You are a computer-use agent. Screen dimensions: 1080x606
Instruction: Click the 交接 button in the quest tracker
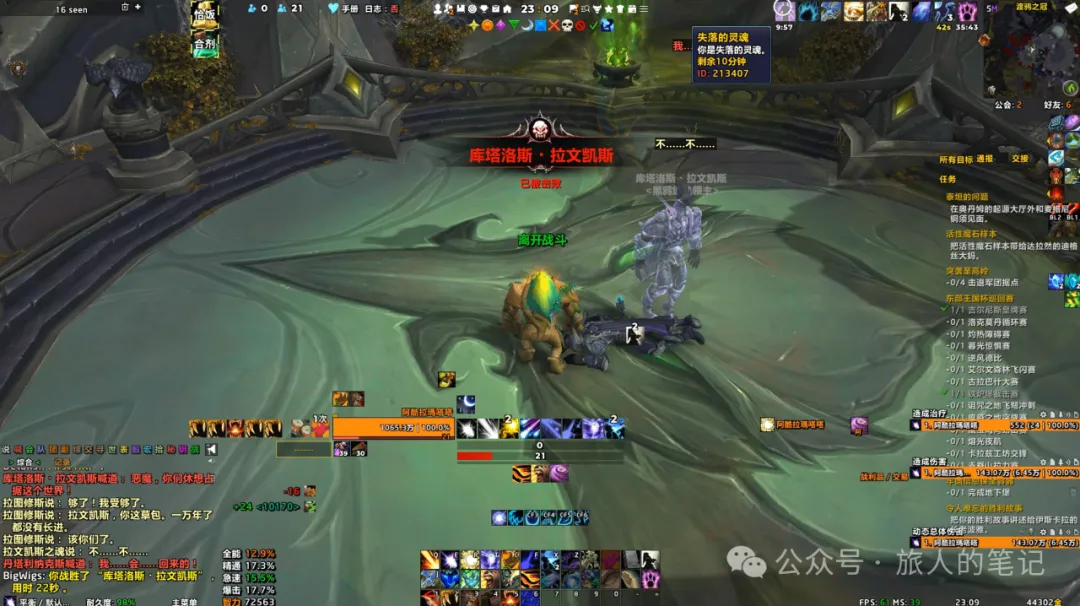point(1019,159)
